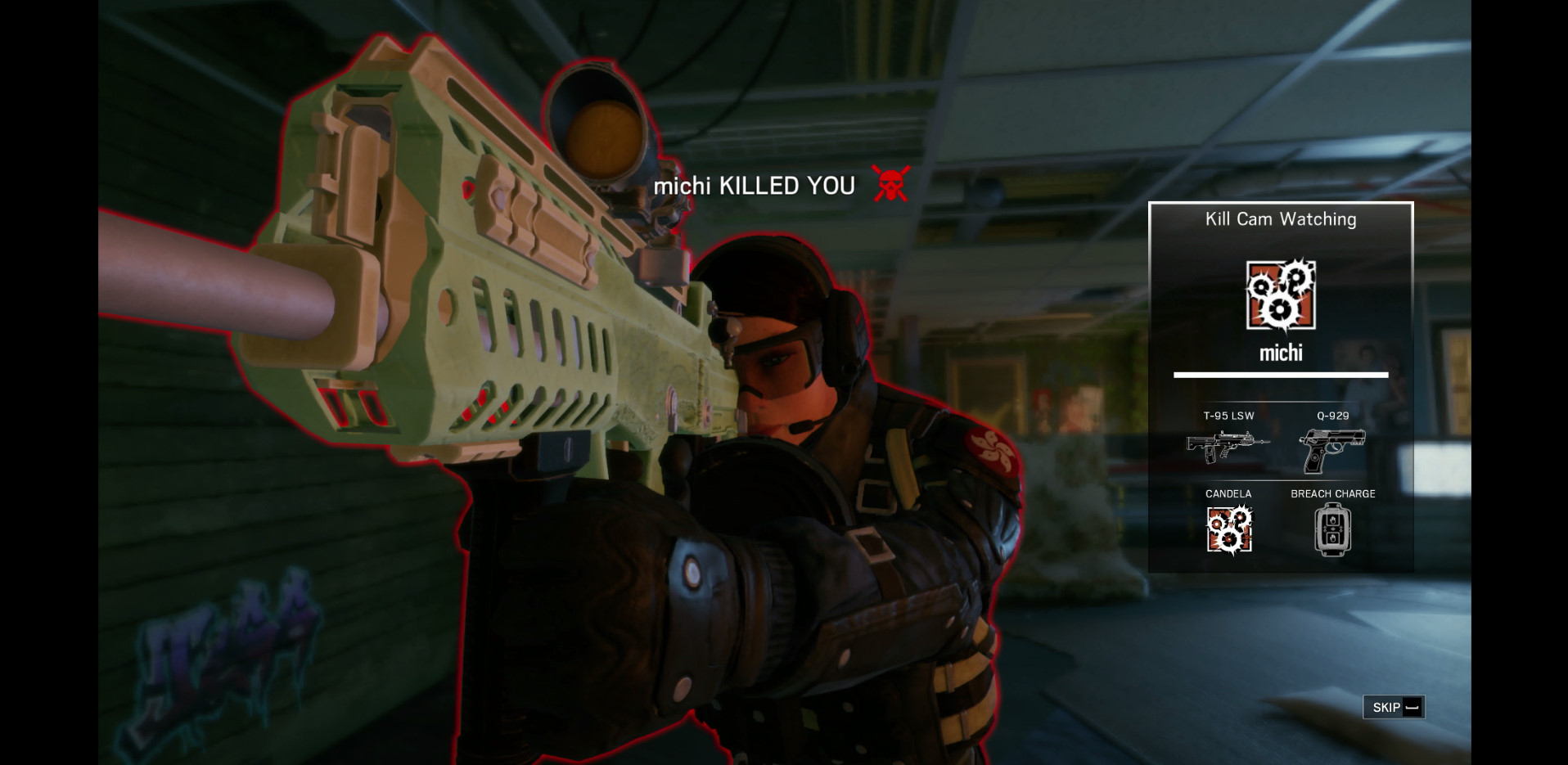Screen dimensions: 1568x765
Task: Select the Q-929 pistol icon
Action: pyautogui.click(x=1331, y=450)
